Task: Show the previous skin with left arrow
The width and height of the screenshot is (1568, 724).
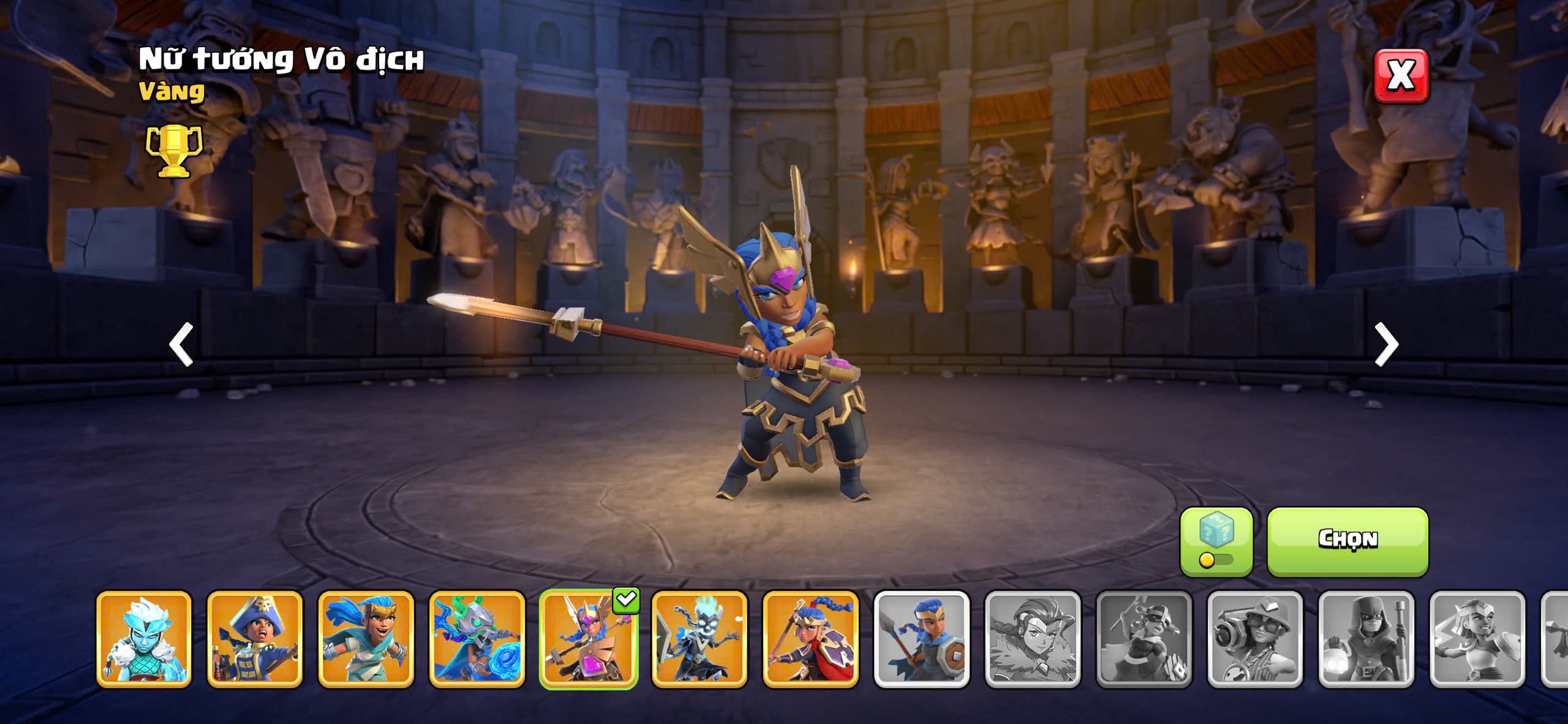Action: (x=181, y=344)
